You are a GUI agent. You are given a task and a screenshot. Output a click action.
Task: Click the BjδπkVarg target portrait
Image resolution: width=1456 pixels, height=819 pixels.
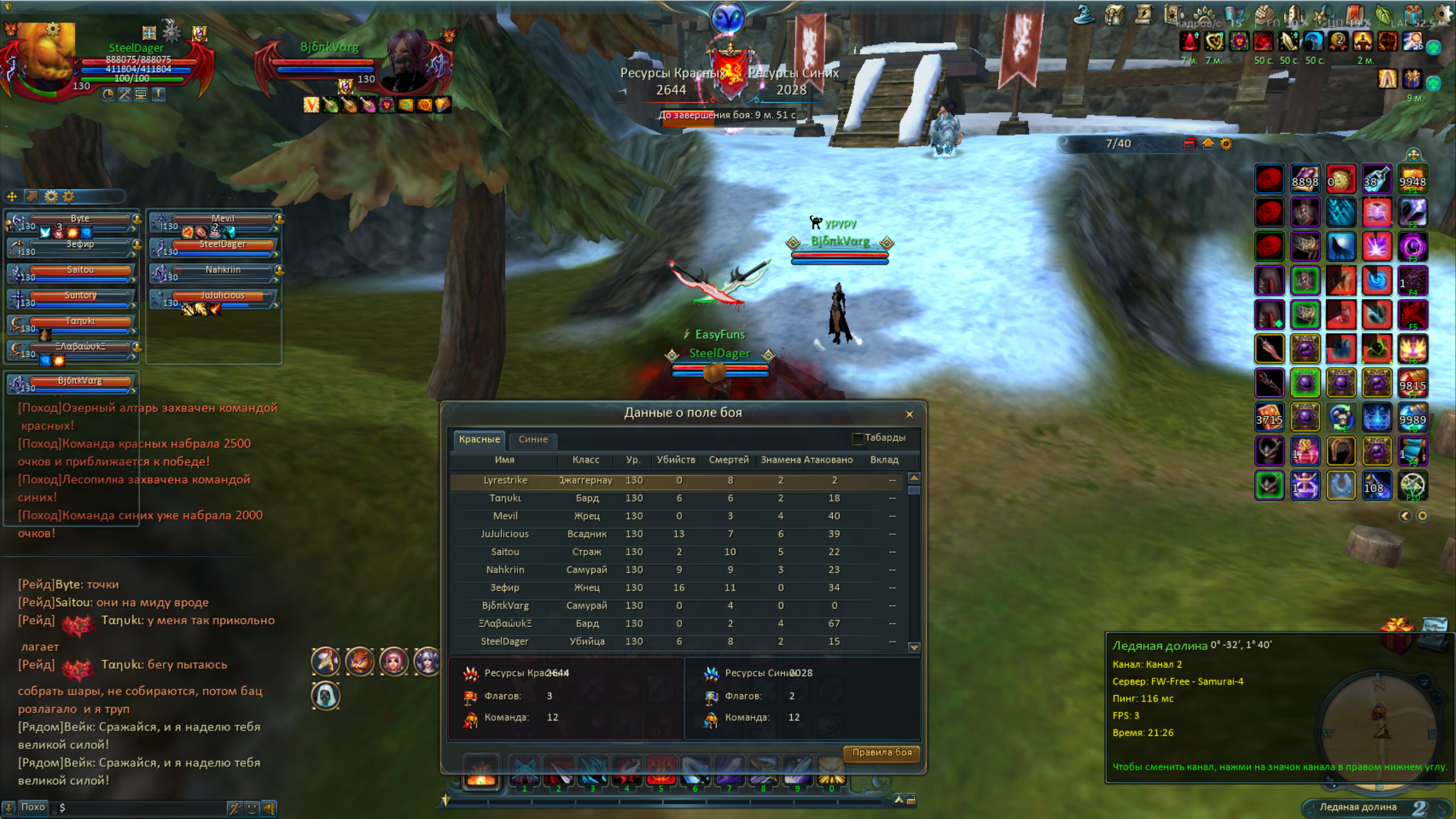408,60
